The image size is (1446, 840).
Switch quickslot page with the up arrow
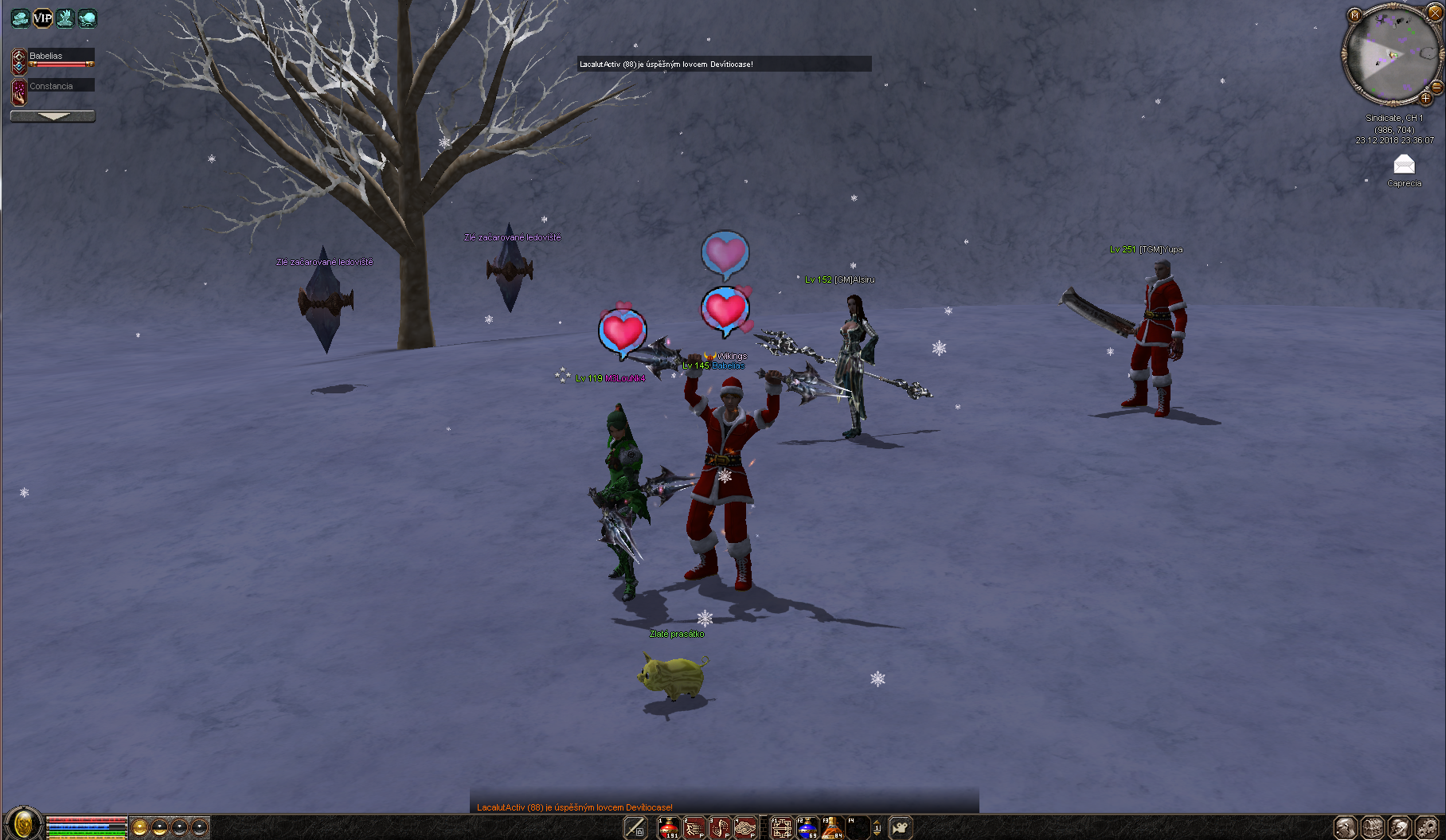click(x=877, y=822)
